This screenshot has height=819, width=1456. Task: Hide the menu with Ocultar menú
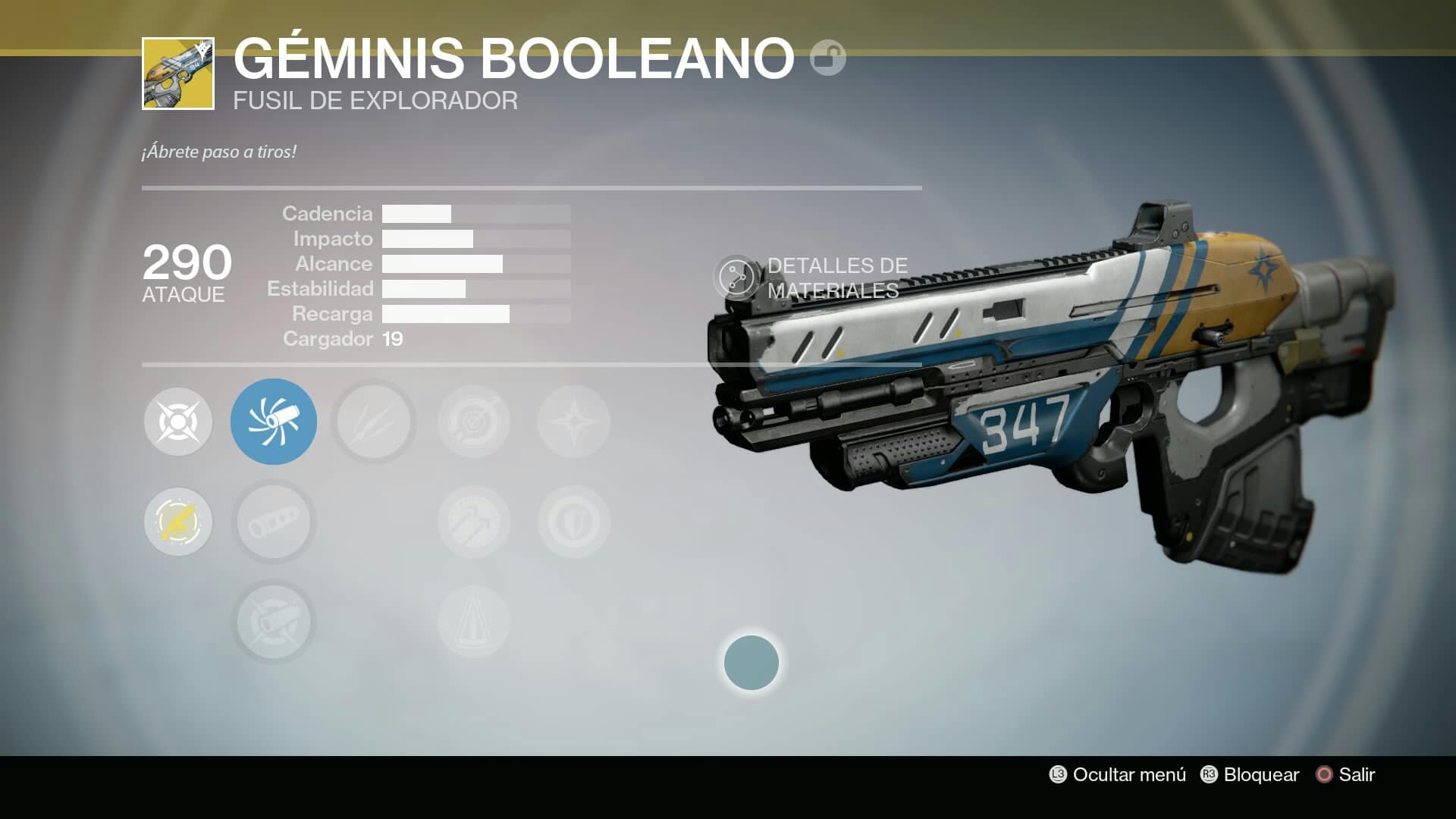click(1118, 774)
